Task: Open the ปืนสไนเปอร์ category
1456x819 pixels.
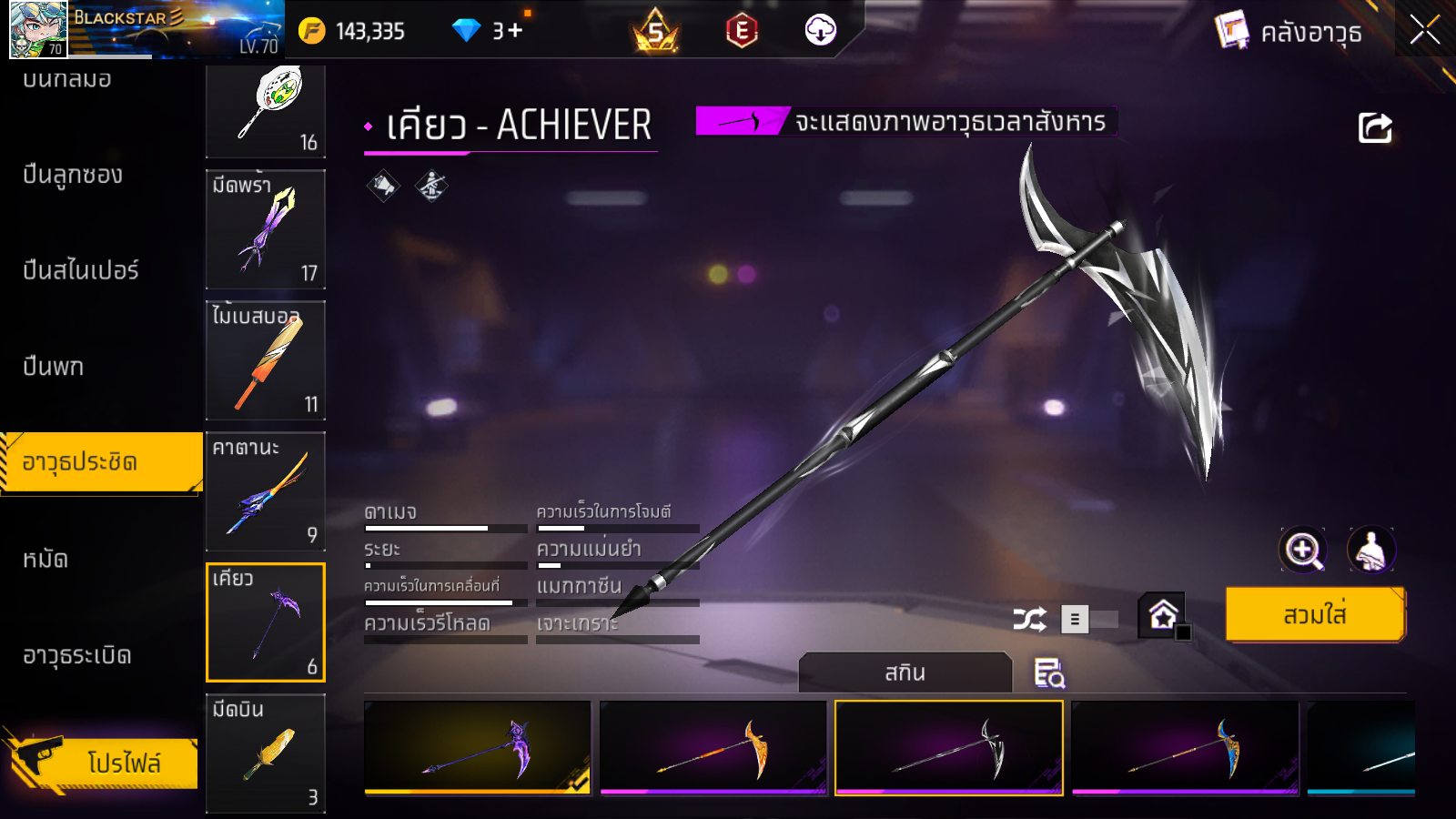Action: [x=81, y=270]
